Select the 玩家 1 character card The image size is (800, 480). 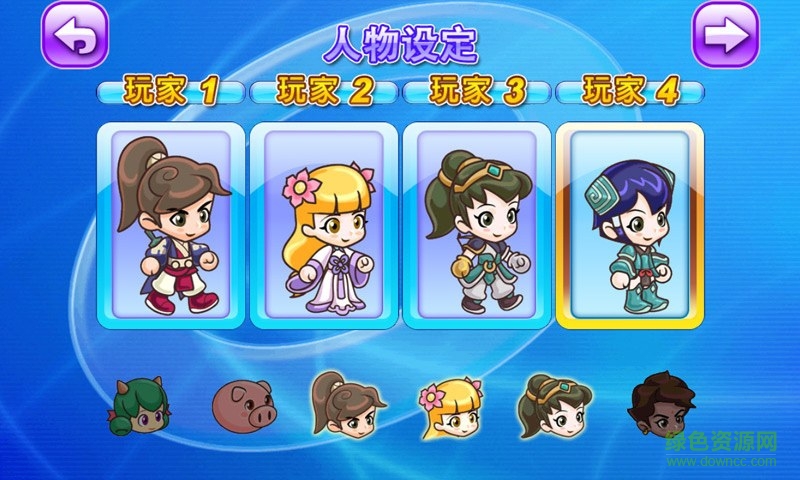170,225
